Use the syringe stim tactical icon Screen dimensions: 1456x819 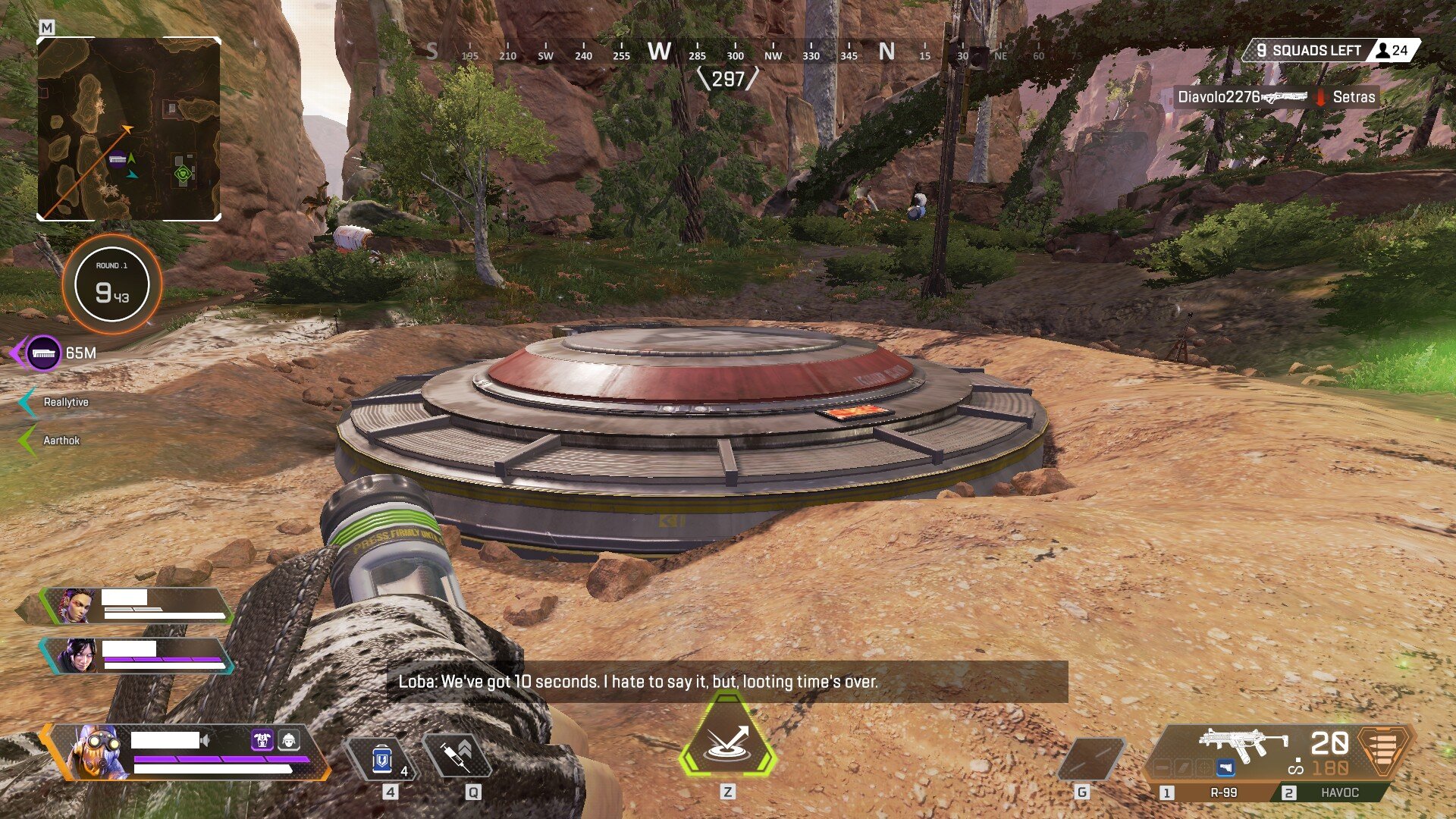pyautogui.click(x=457, y=756)
